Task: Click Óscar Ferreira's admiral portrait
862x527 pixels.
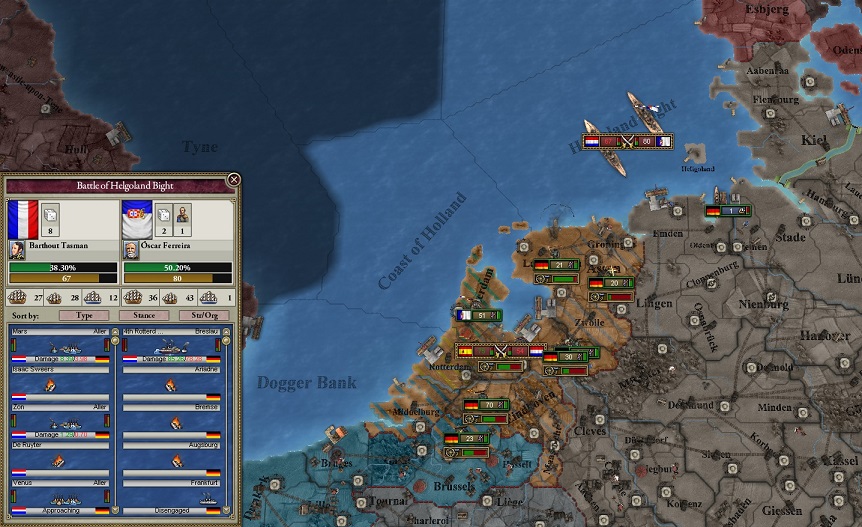Action: tap(130, 247)
